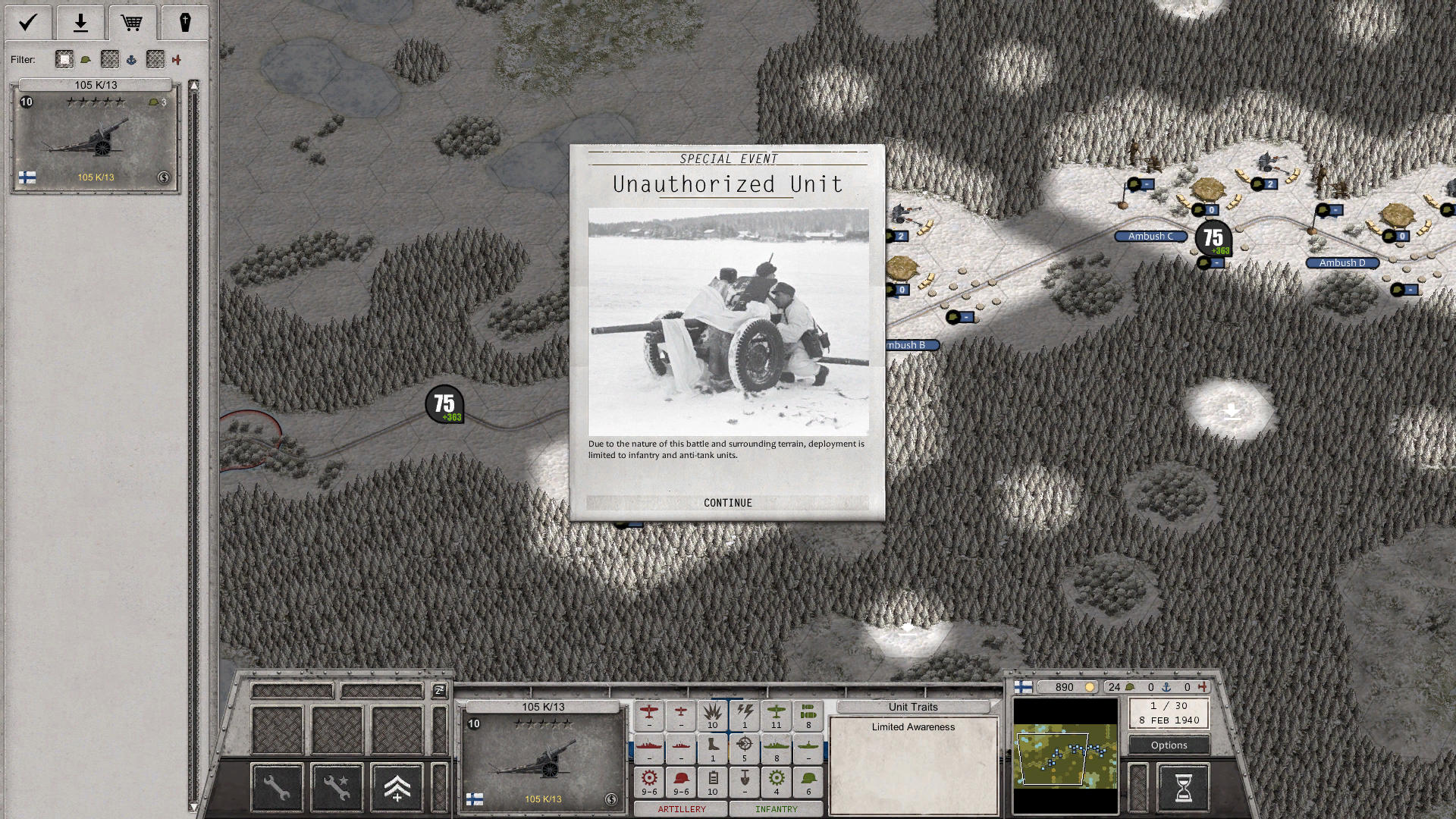Click the minimap to jump view

(x=1065, y=757)
